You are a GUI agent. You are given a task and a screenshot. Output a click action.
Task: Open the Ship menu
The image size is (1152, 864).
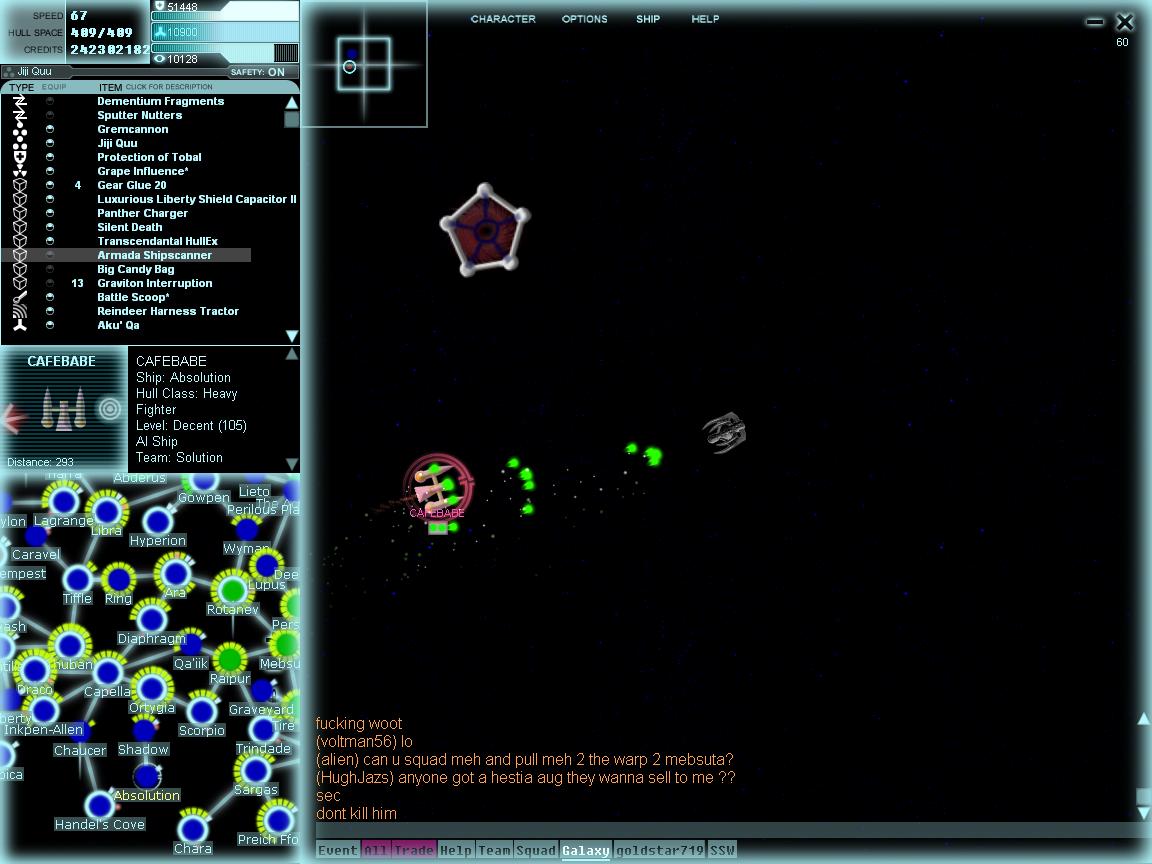(648, 19)
